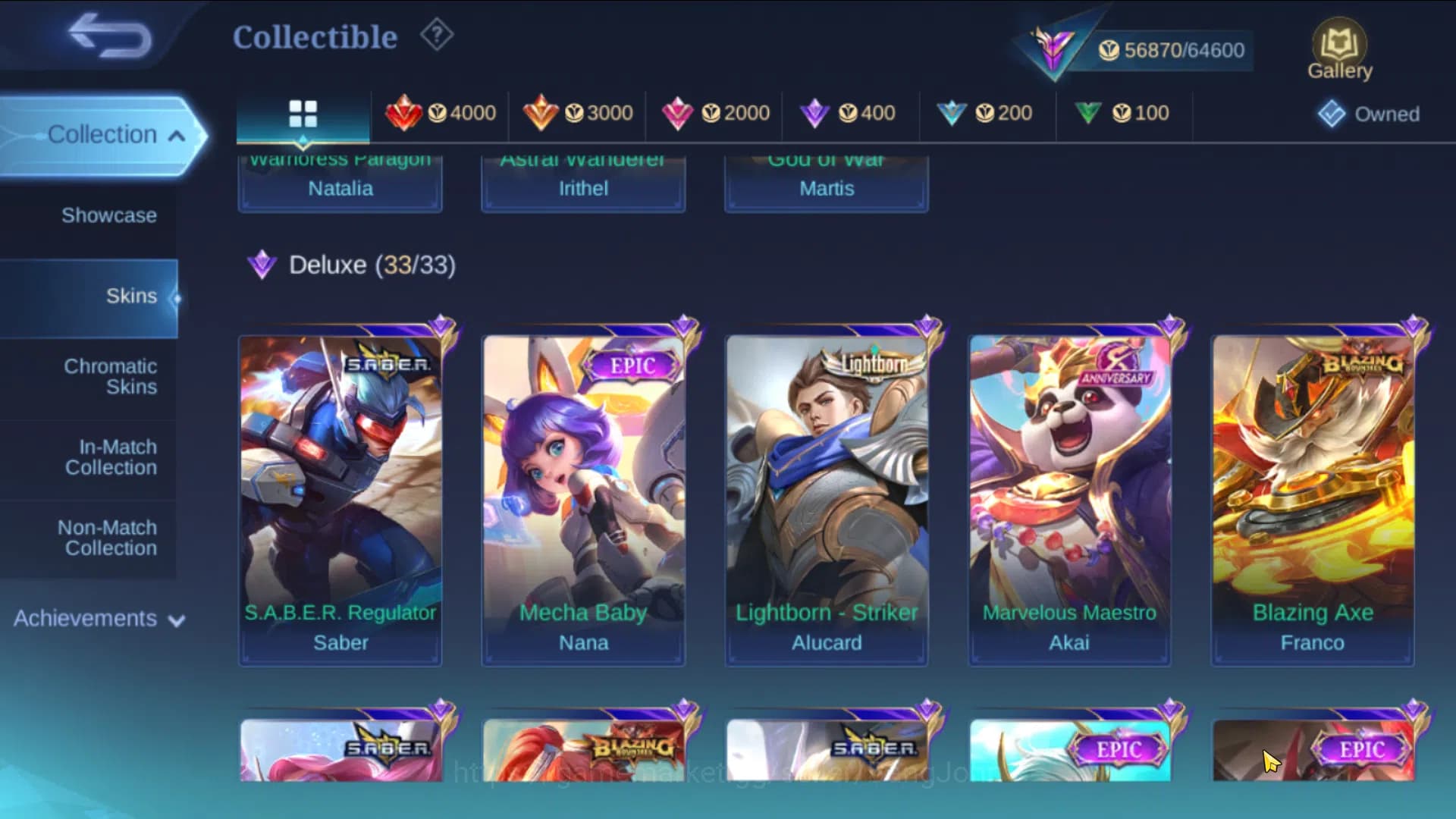The image size is (1456, 819).
Task: Click the grid view filter icon
Action: [303, 112]
